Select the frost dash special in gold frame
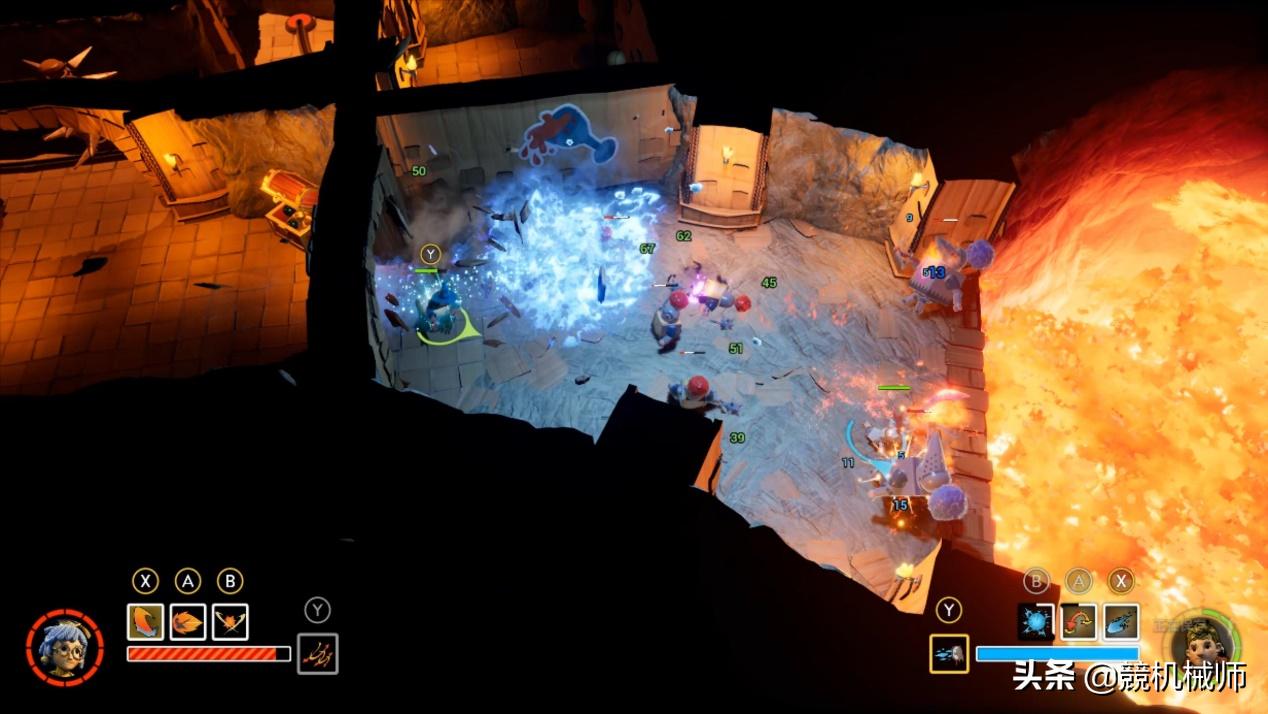This screenshot has width=1268, height=714. coord(948,654)
